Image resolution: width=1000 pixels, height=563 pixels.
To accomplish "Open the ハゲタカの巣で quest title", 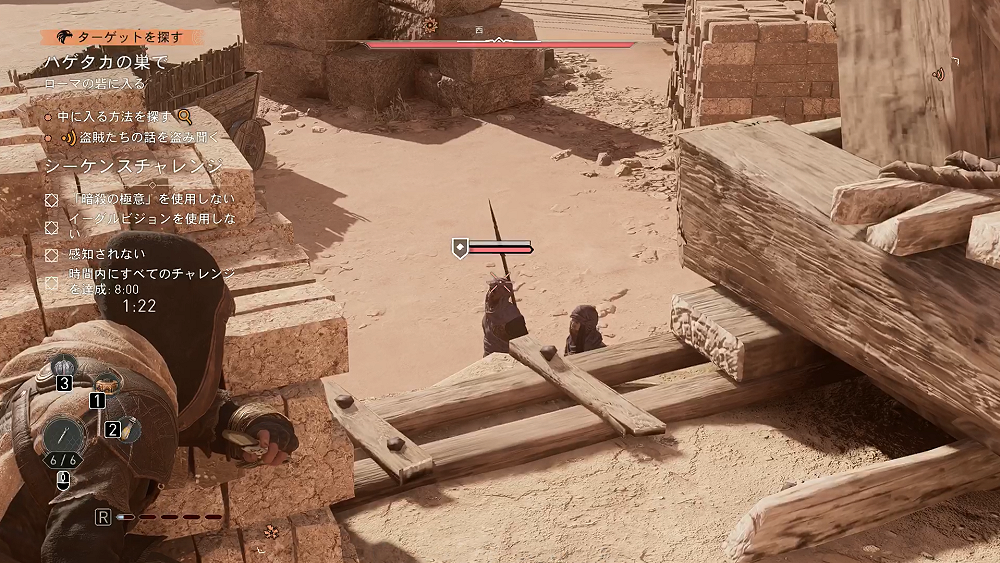I will click(105, 62).
